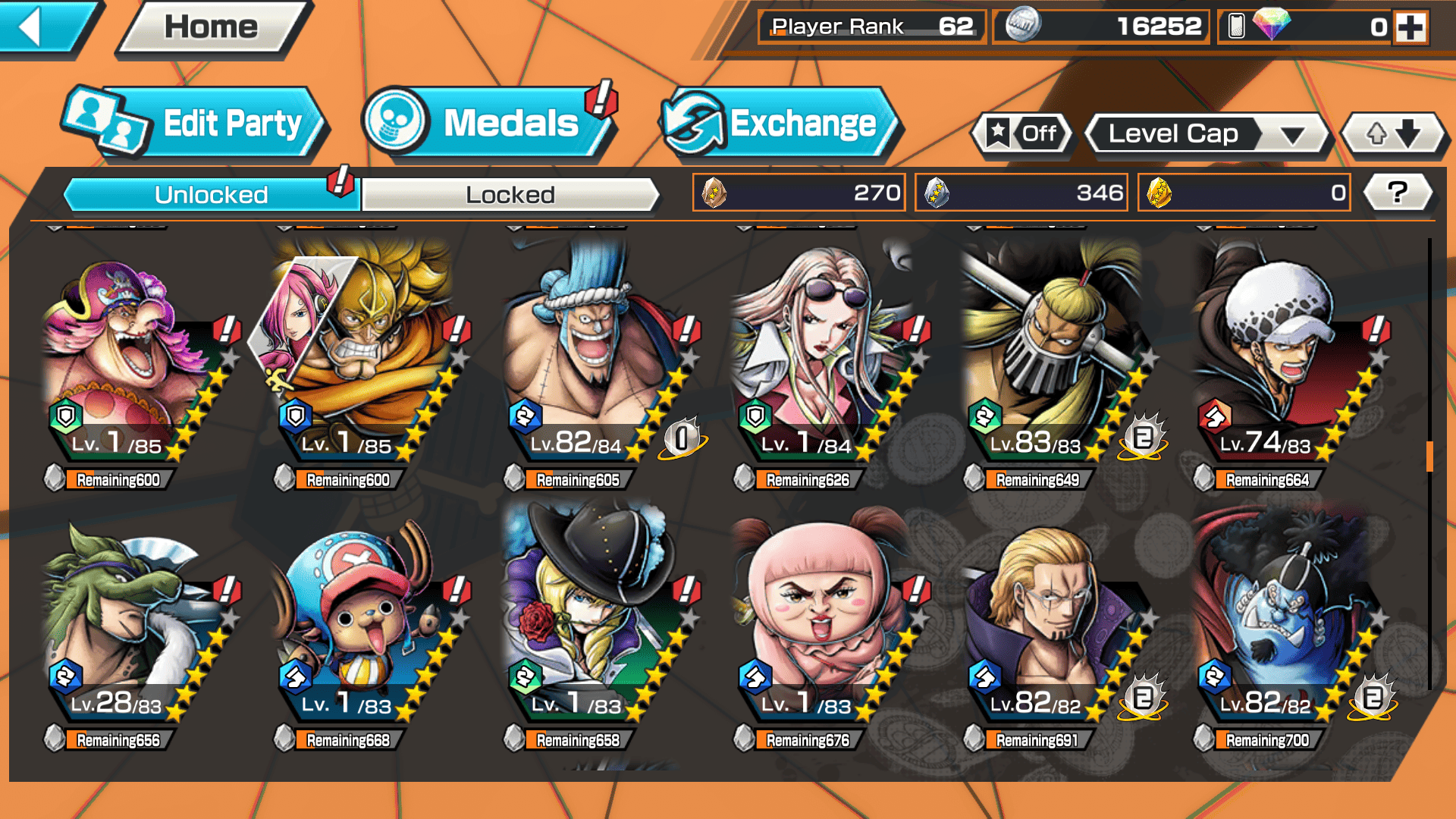Open the question mark help button
Image resolution: width=1456 pixels, height=819 pixels.
coord(1397,193)
